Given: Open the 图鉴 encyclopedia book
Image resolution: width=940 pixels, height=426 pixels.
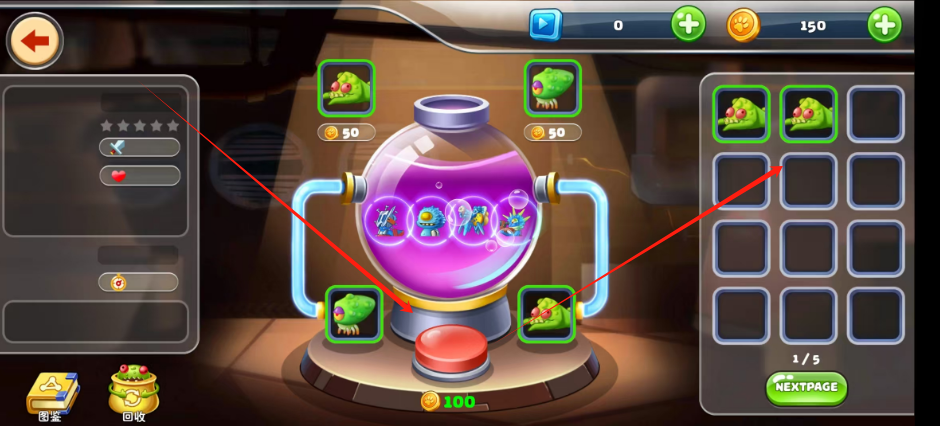Looking at the screenshot, I should (x=48, y=393).
